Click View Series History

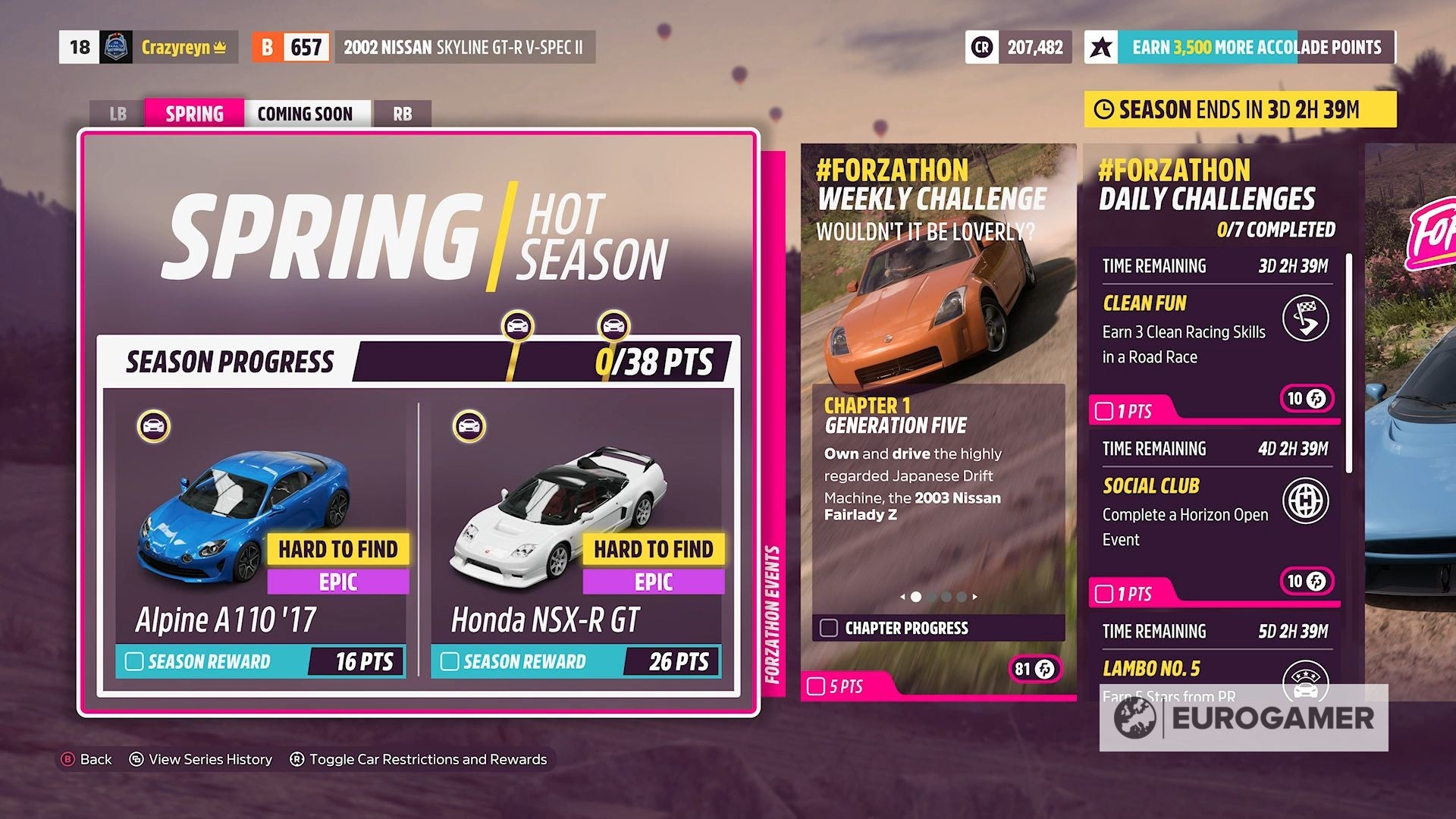pos(209,759)
